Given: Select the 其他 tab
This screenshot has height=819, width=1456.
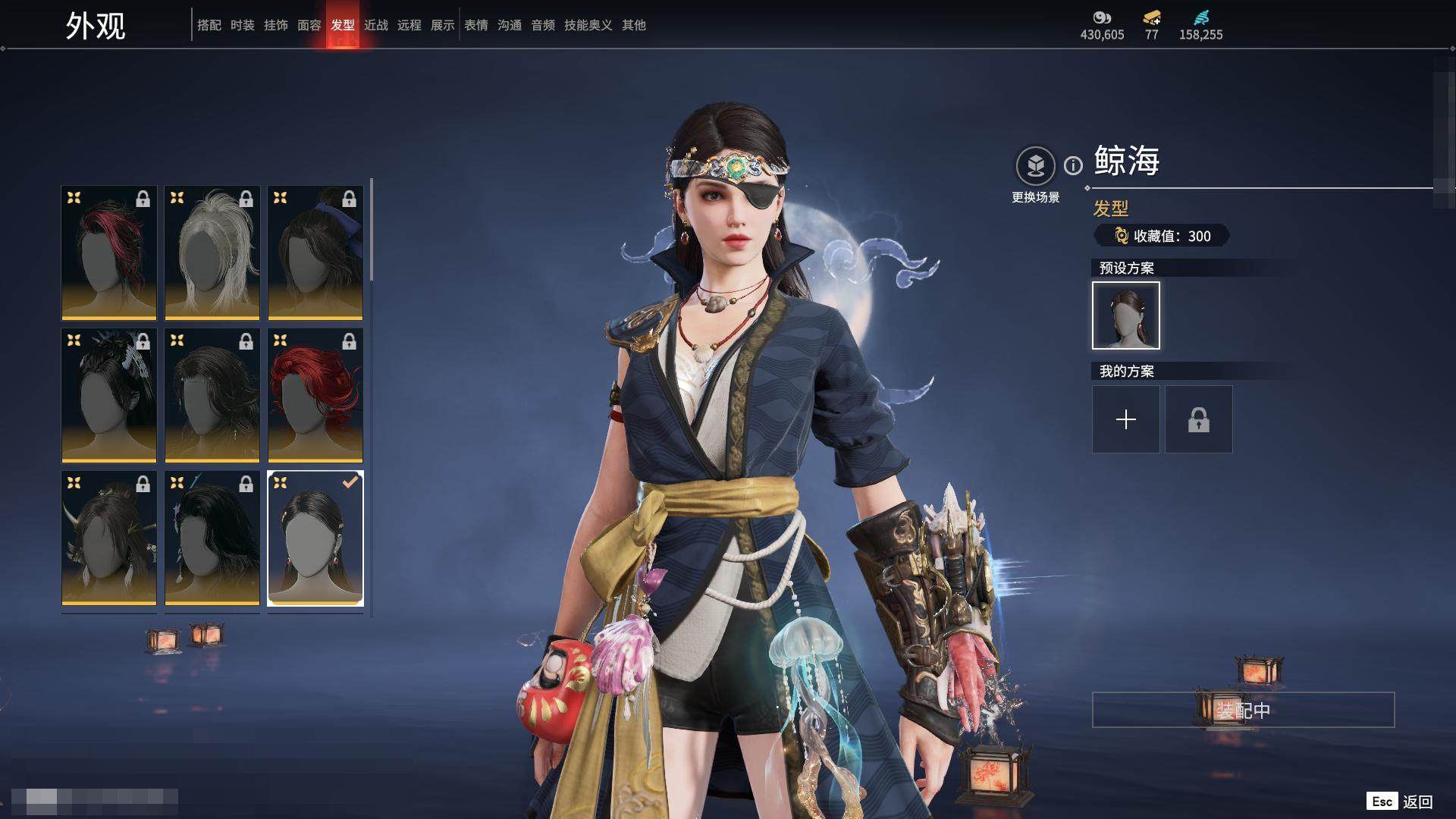Looking at the screenshot, I should click(x=634, y=25).
